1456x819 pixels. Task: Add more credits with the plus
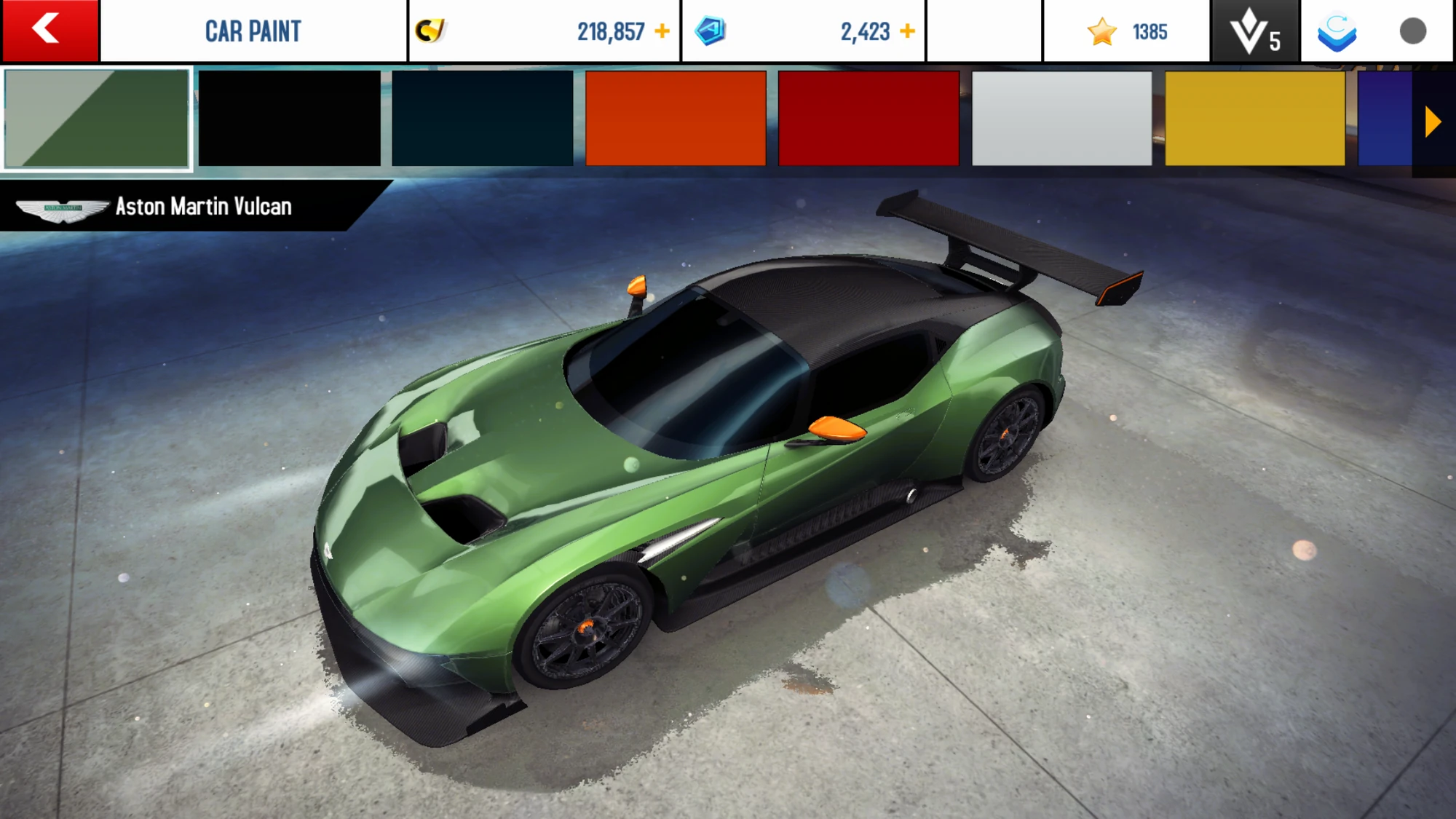[662, 31]
